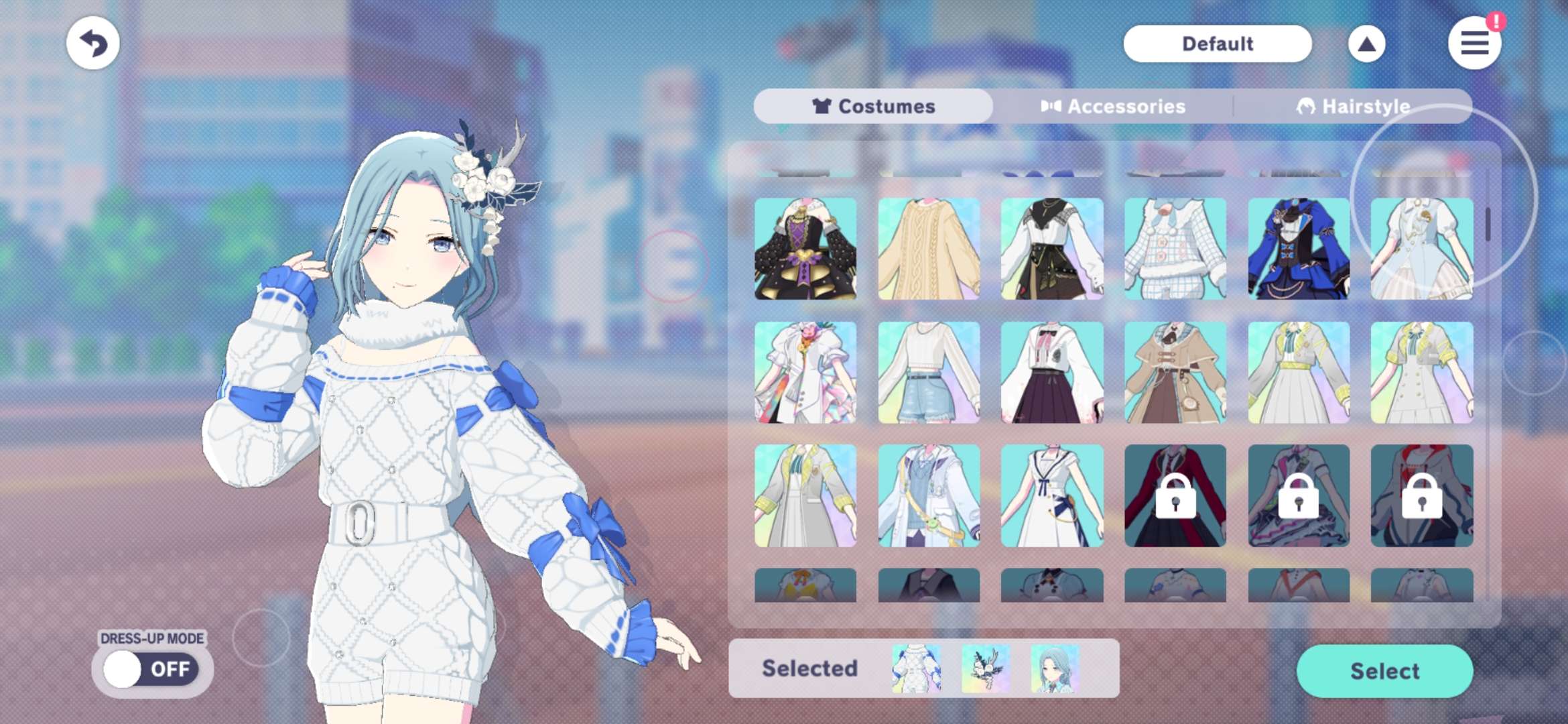Toggle Dress-Up Mode on

(x=151, y=669)
